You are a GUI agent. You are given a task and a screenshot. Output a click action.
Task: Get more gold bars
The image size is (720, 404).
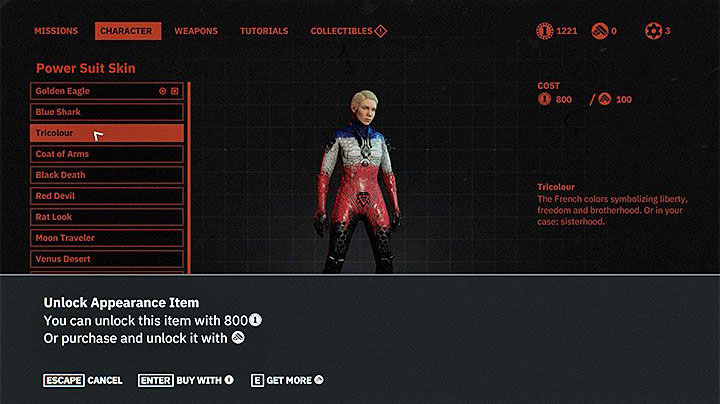click(x=288, y=380)
